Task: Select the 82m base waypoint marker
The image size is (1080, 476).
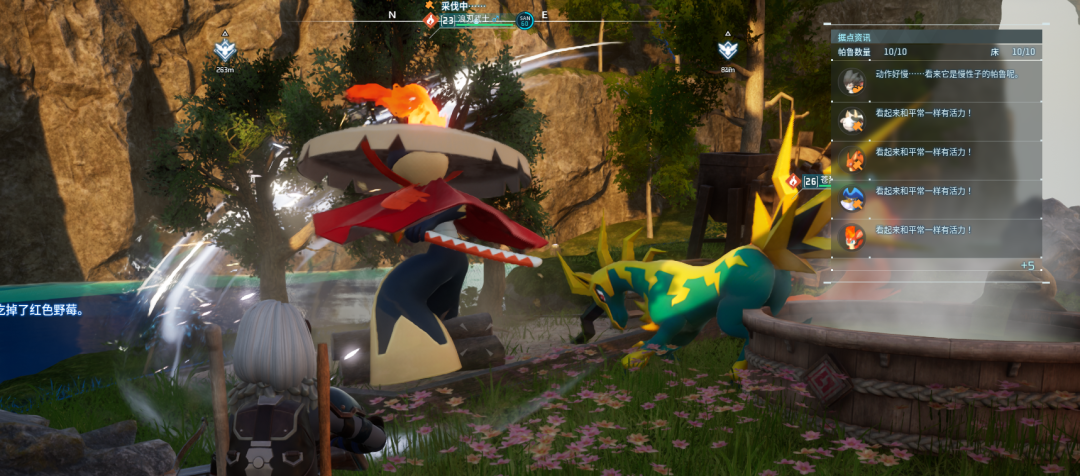Action: pyautogui.click(x=727, y=50)
